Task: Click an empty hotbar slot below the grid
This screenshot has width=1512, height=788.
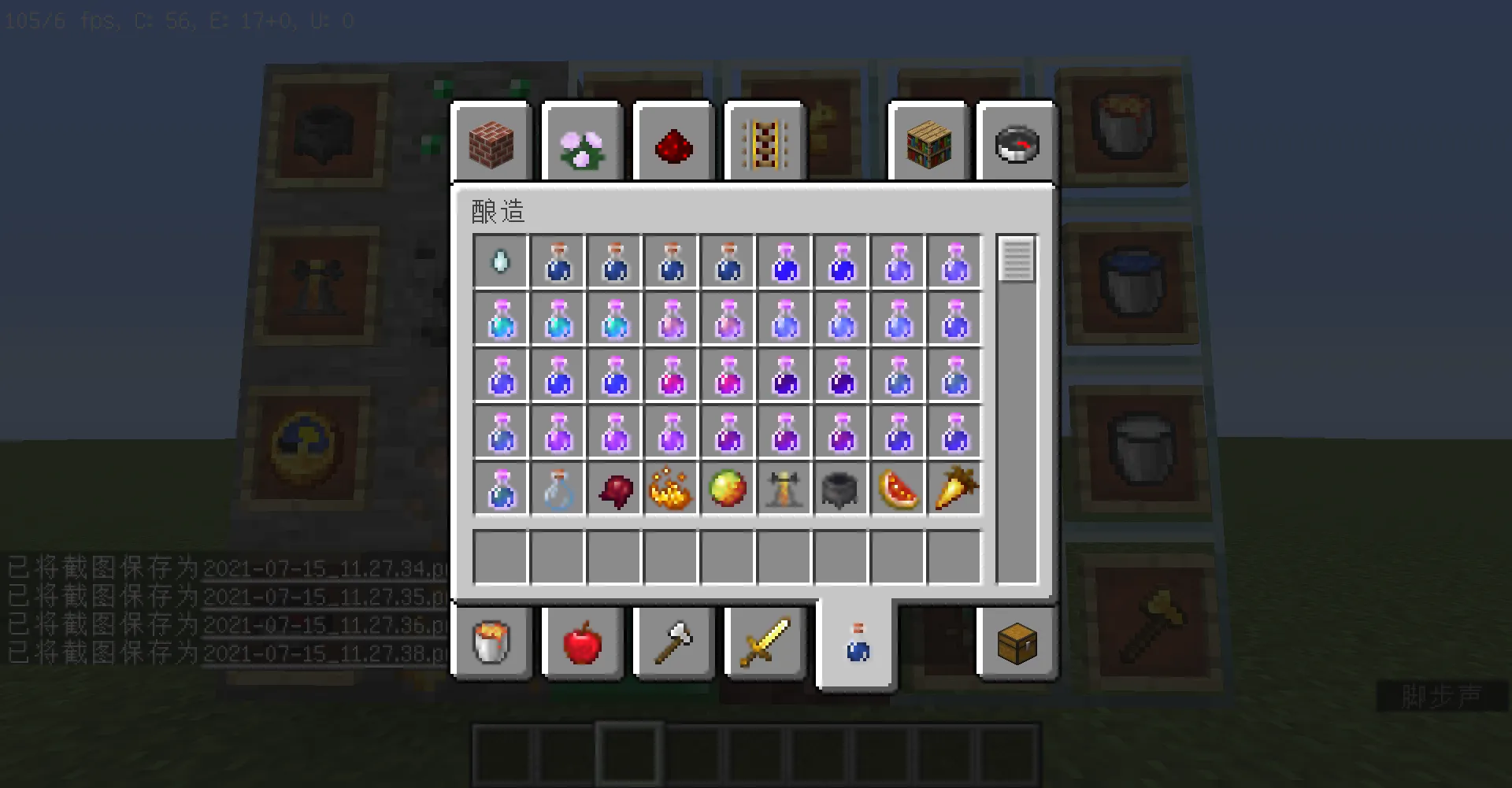Action: click(x=558, y=557)
